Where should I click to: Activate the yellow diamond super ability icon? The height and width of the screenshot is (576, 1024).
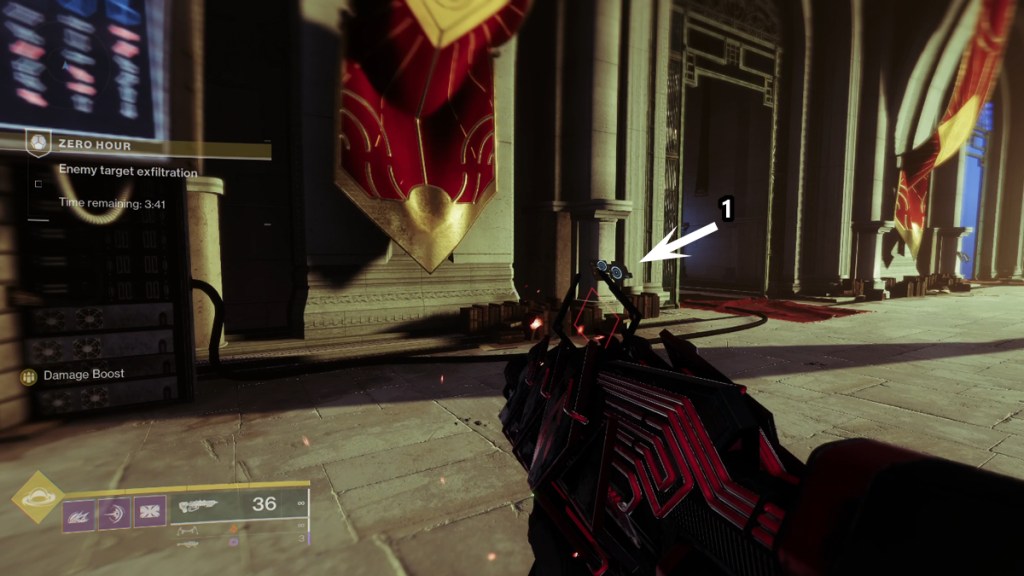coord(37,497)
